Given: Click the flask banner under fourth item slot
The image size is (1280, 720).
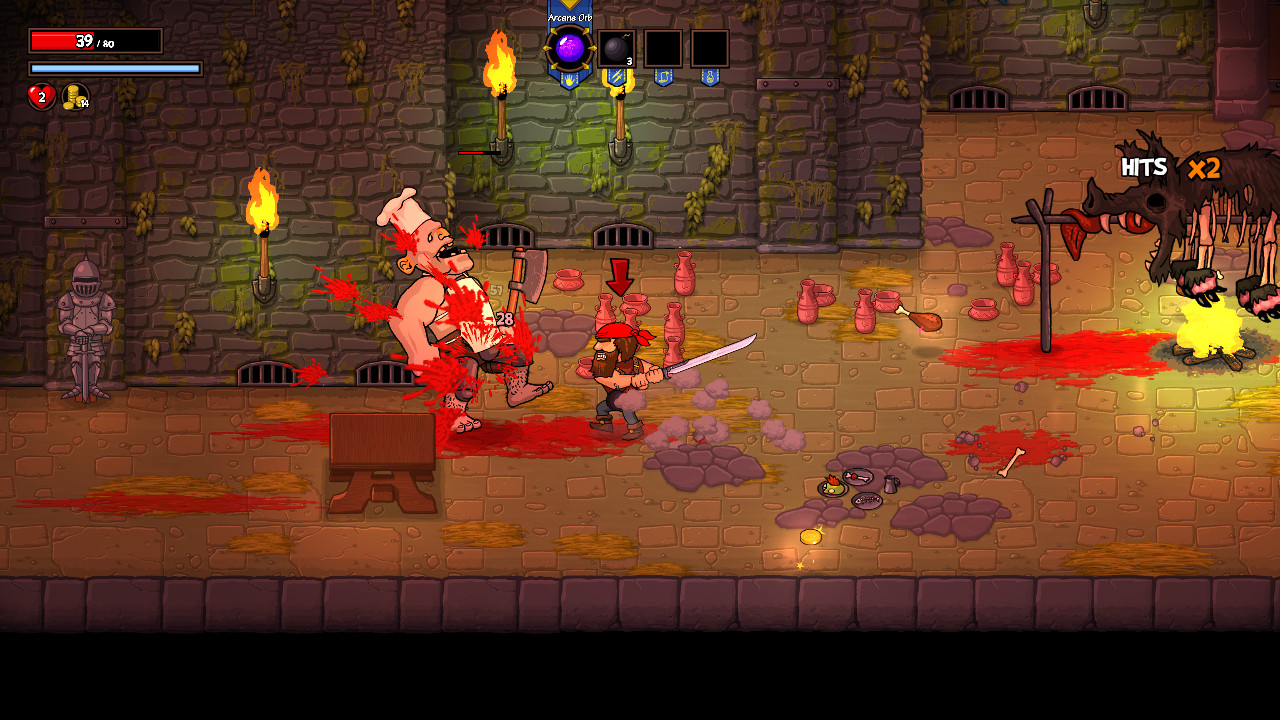Looking at the screenshot, I should pyautogui.click(x=710, y=74).
